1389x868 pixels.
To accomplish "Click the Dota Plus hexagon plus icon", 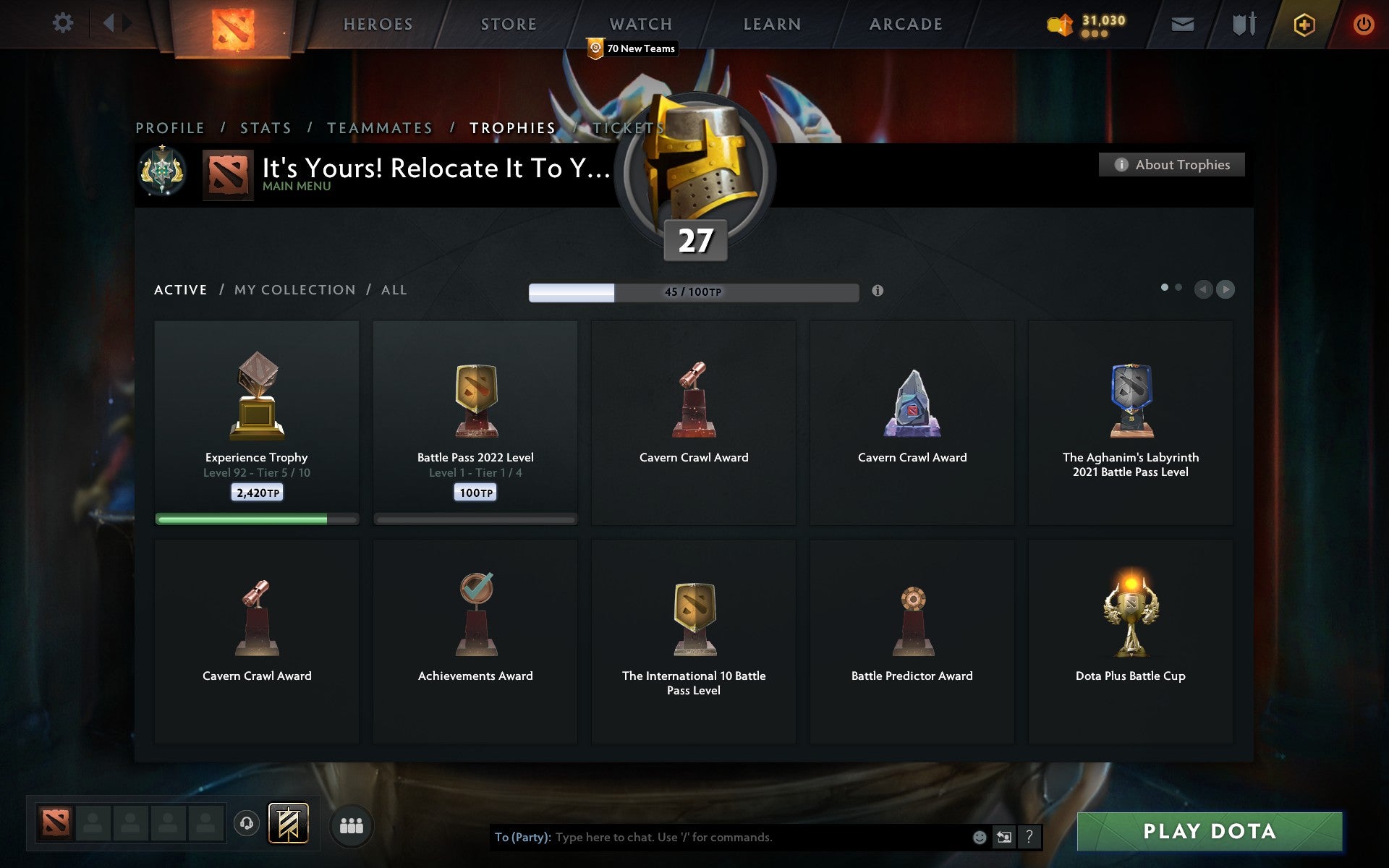I will [x=1303, y=23].
